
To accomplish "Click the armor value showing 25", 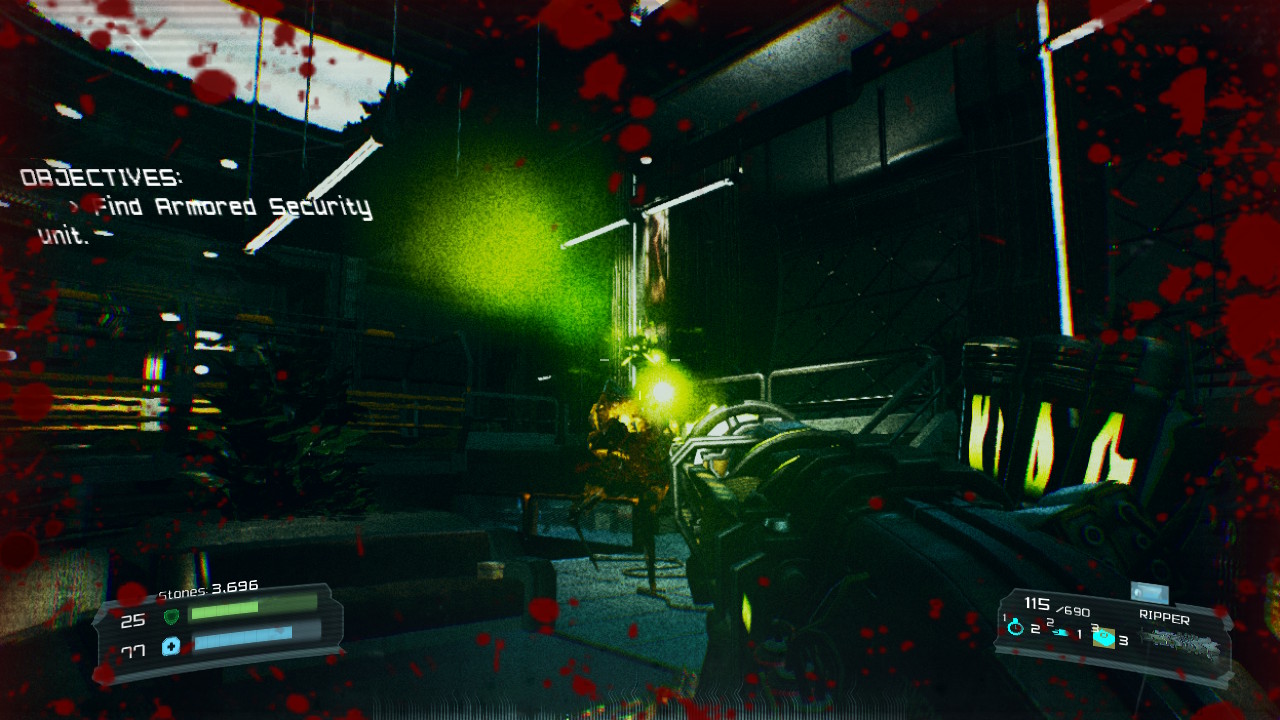I will coord(132,621).
